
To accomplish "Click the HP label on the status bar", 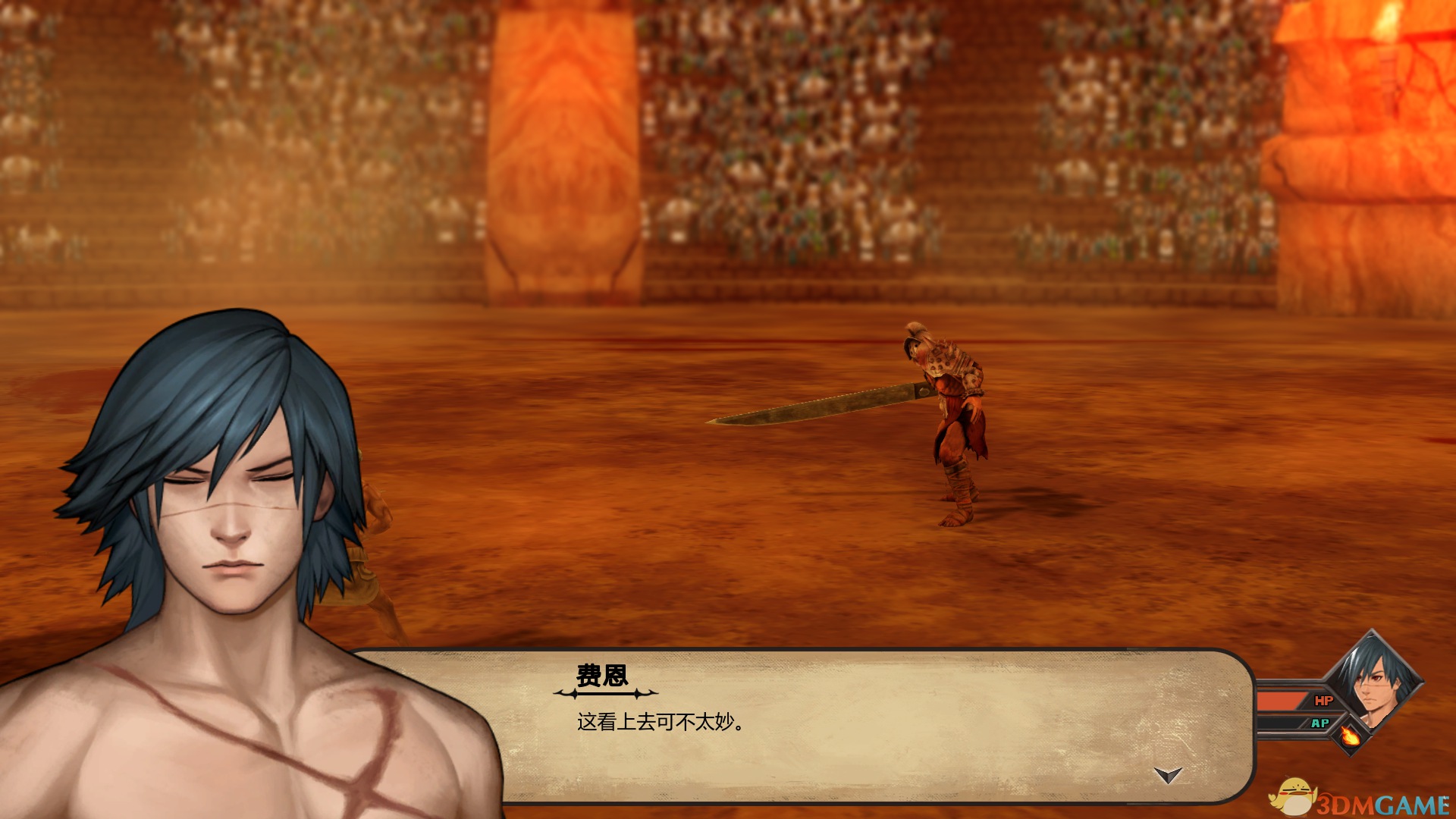I will tap(1325, 701).
